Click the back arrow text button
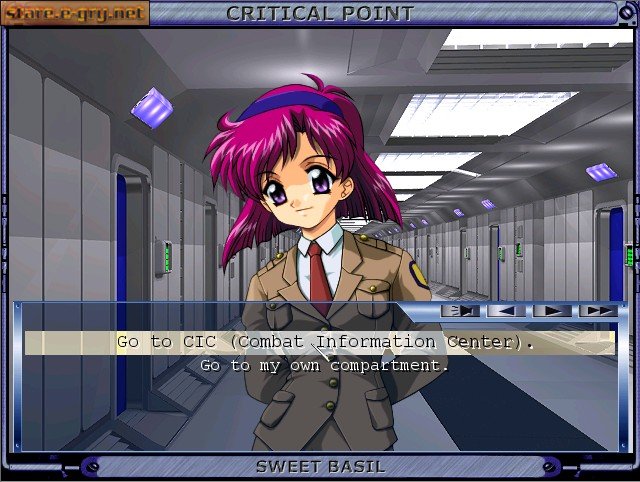 tap(506, 311)
